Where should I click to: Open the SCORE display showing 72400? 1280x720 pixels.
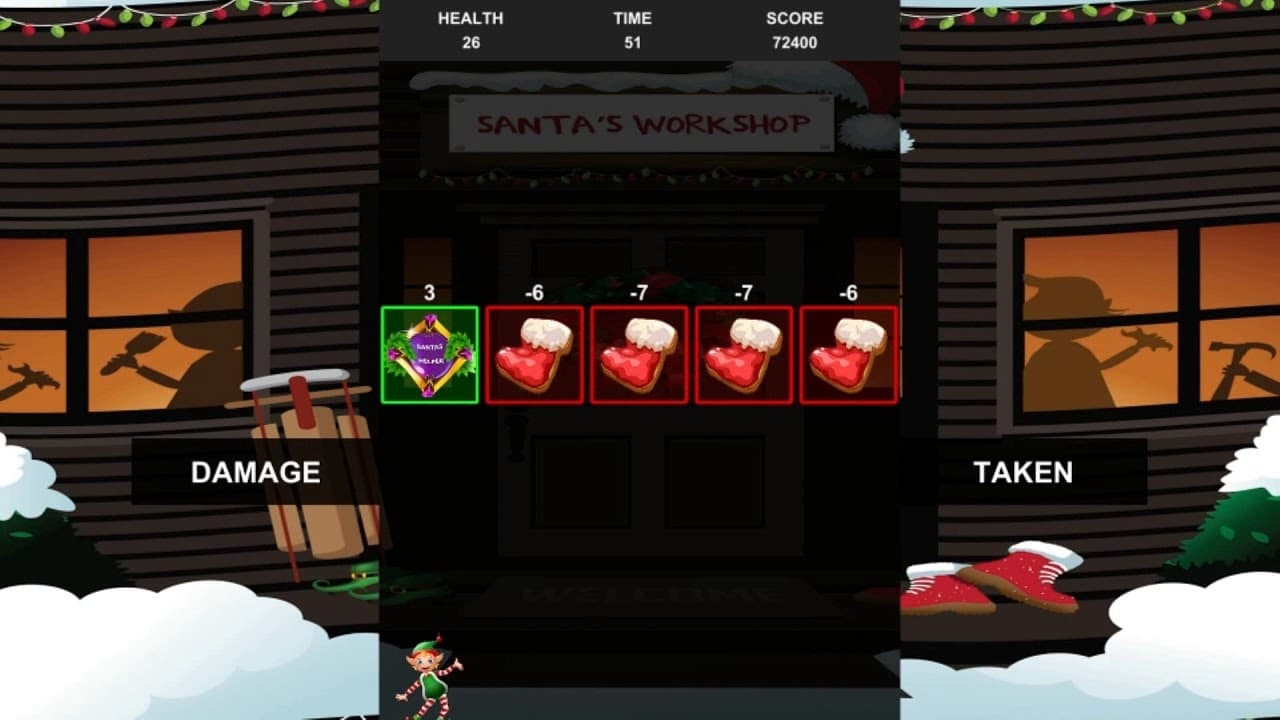794,30
